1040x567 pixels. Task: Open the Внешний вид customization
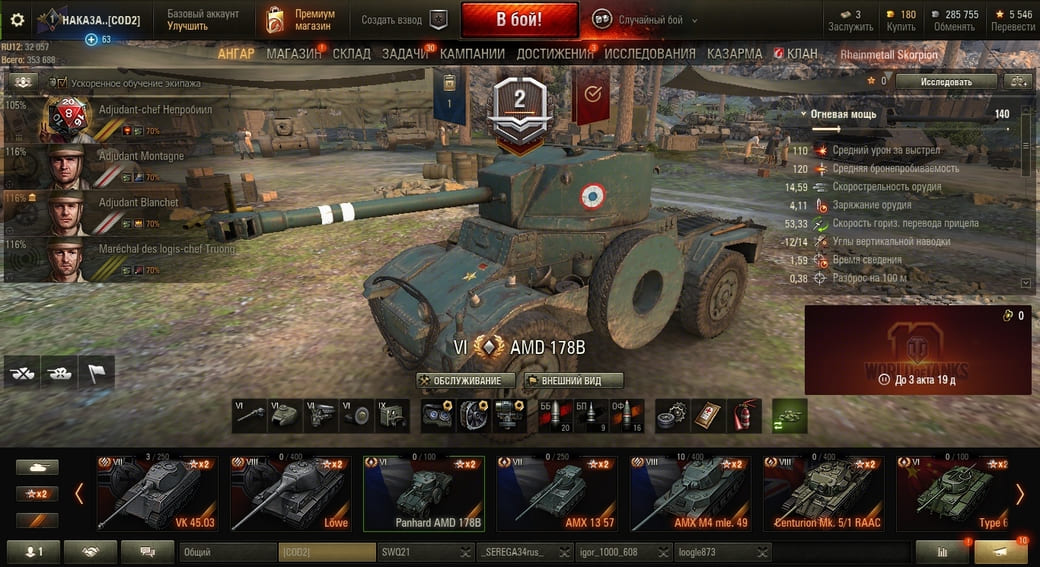[574, 381]
